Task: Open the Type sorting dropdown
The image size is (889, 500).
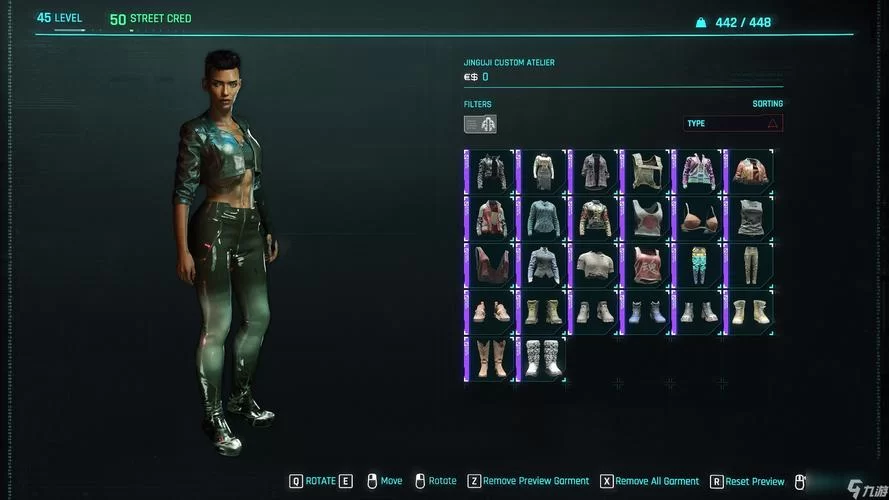Action: tap(733, 123)
